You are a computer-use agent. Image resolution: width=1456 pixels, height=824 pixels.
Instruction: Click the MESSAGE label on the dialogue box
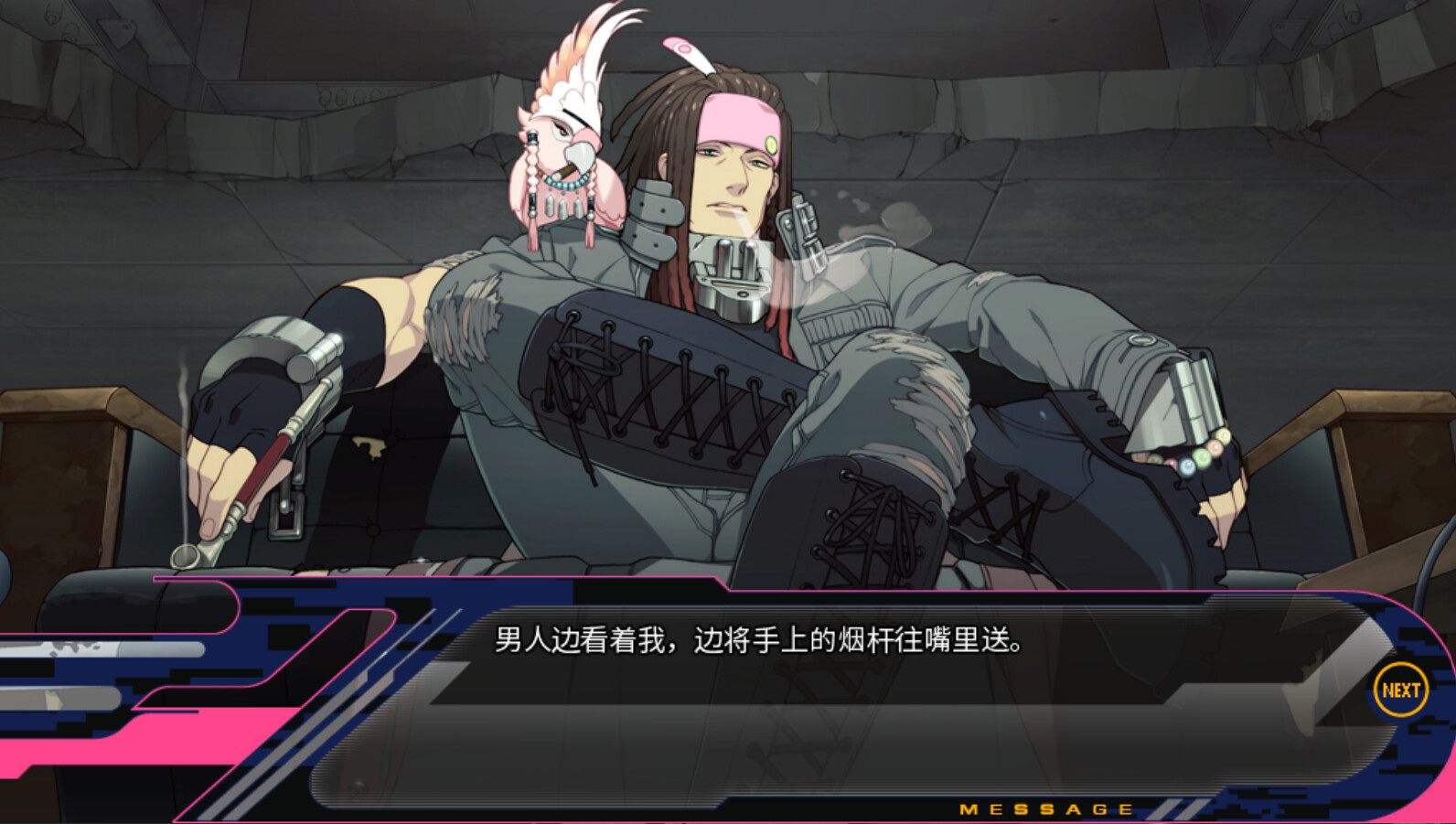coord(1045,808)
